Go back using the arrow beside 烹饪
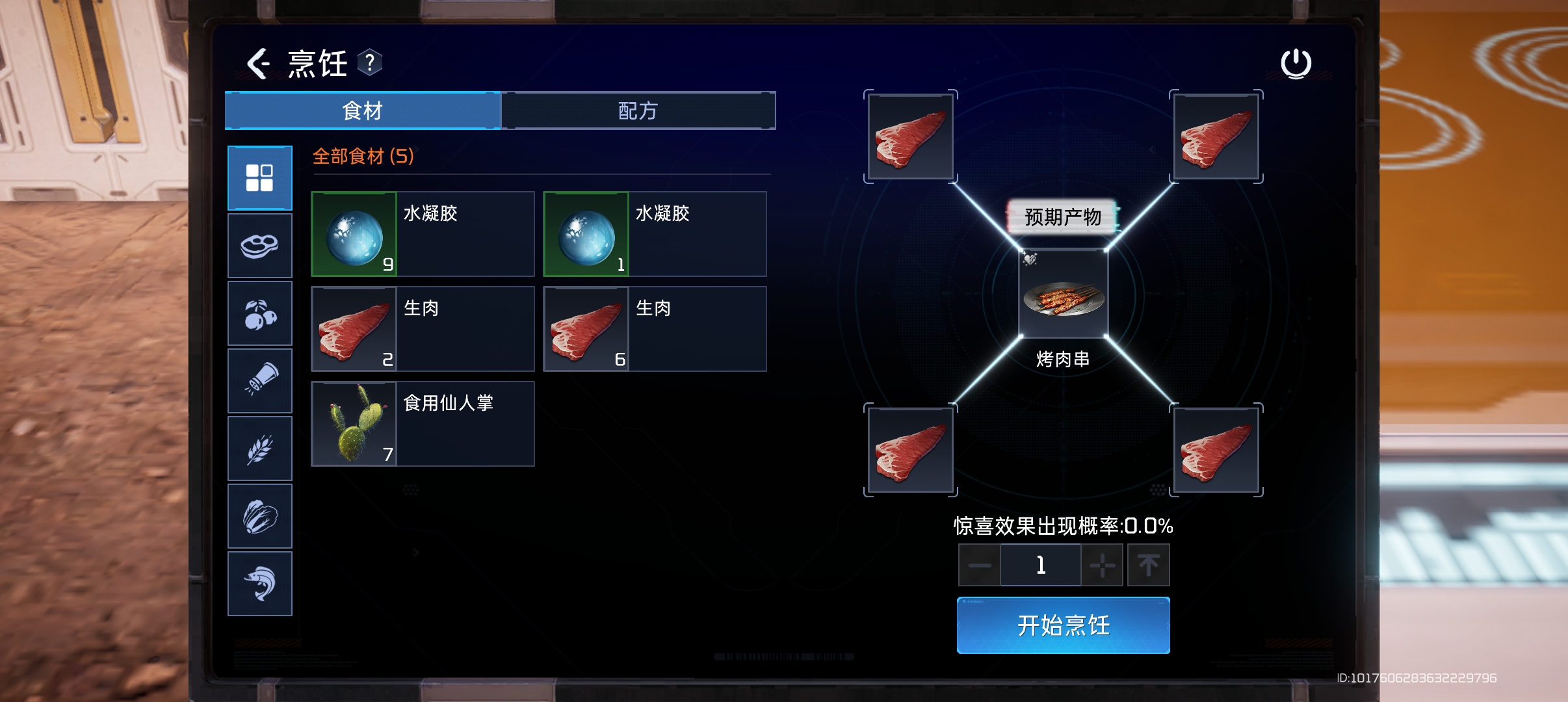1568x702 pixels. [x=258, y=64]
